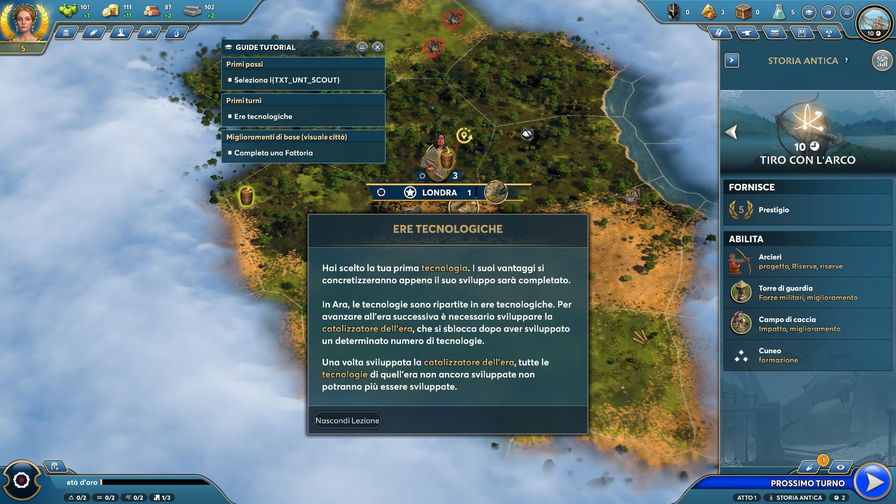The width and height of the screenshot is (896, 504).
Task: Minimize the Guide Tutorial panel
Action: [x=362, y=47]
